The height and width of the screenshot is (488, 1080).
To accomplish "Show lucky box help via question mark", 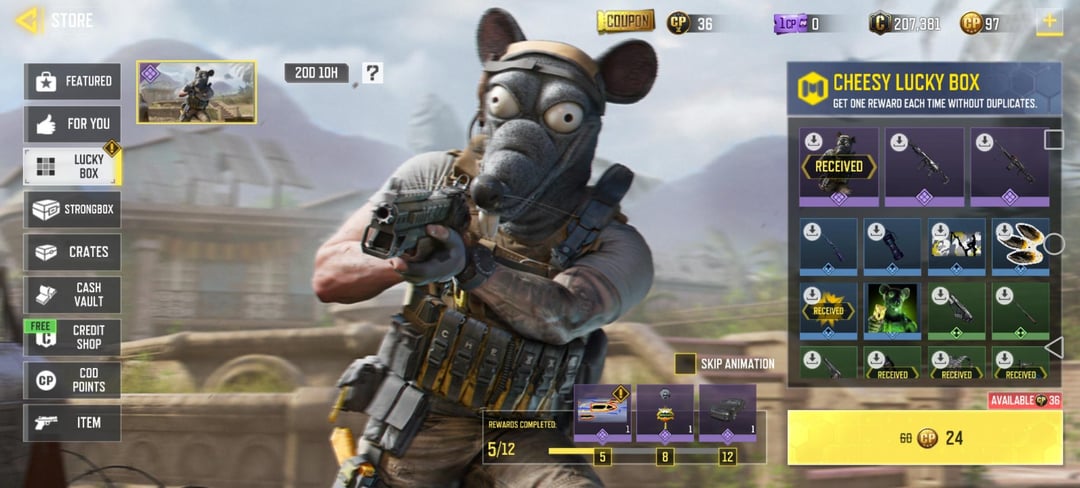I will (x=372, y=72).
